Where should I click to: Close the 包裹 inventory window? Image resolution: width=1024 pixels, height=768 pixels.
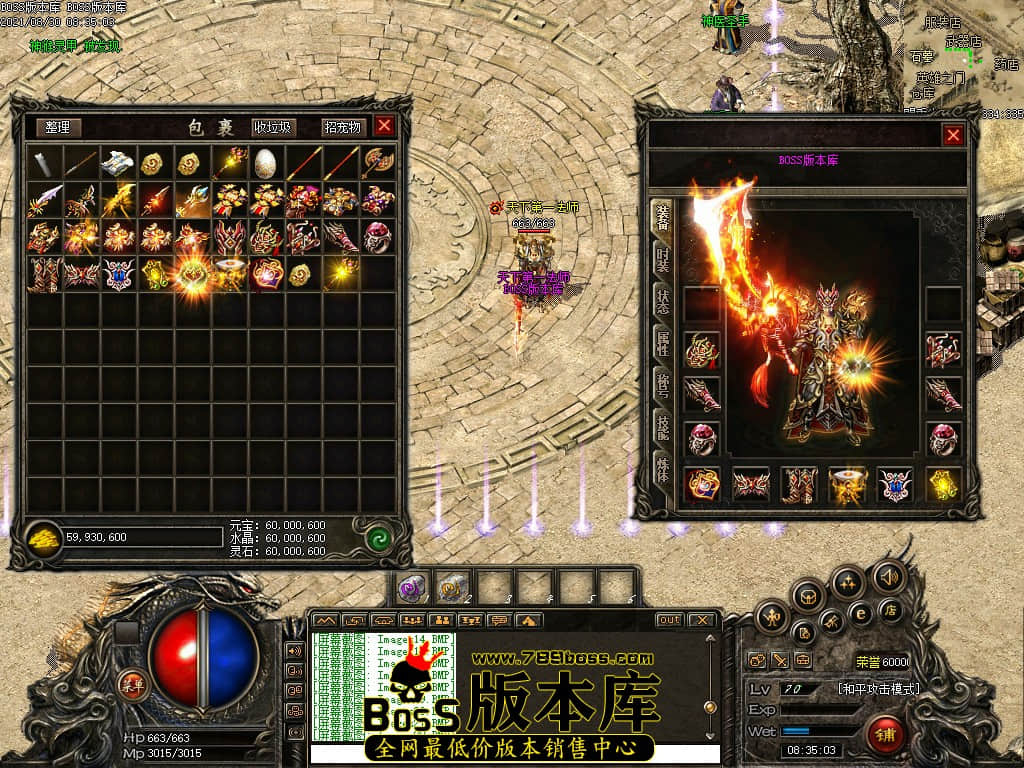[384, 126]
